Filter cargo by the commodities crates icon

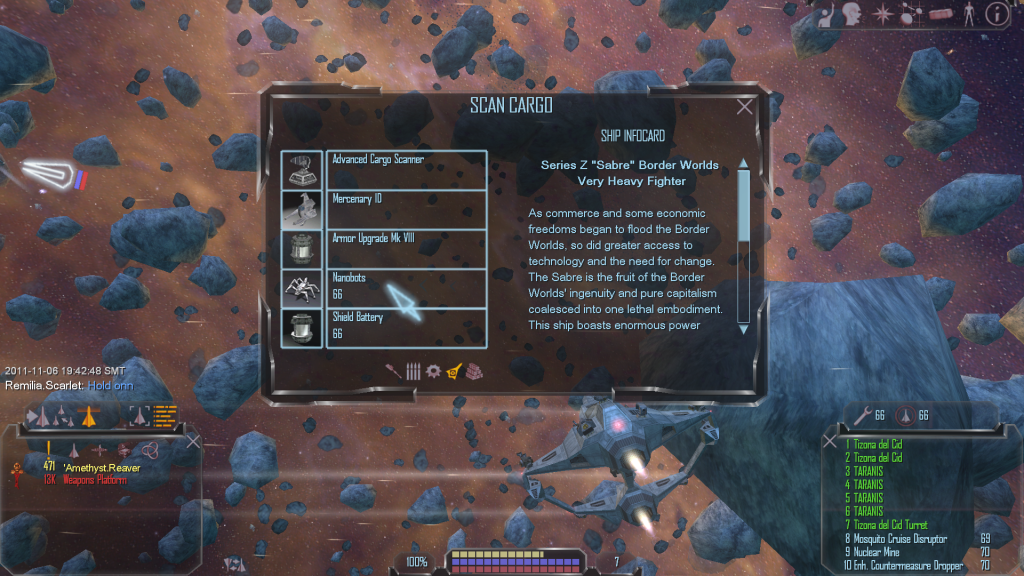click(x=474, y=371)
